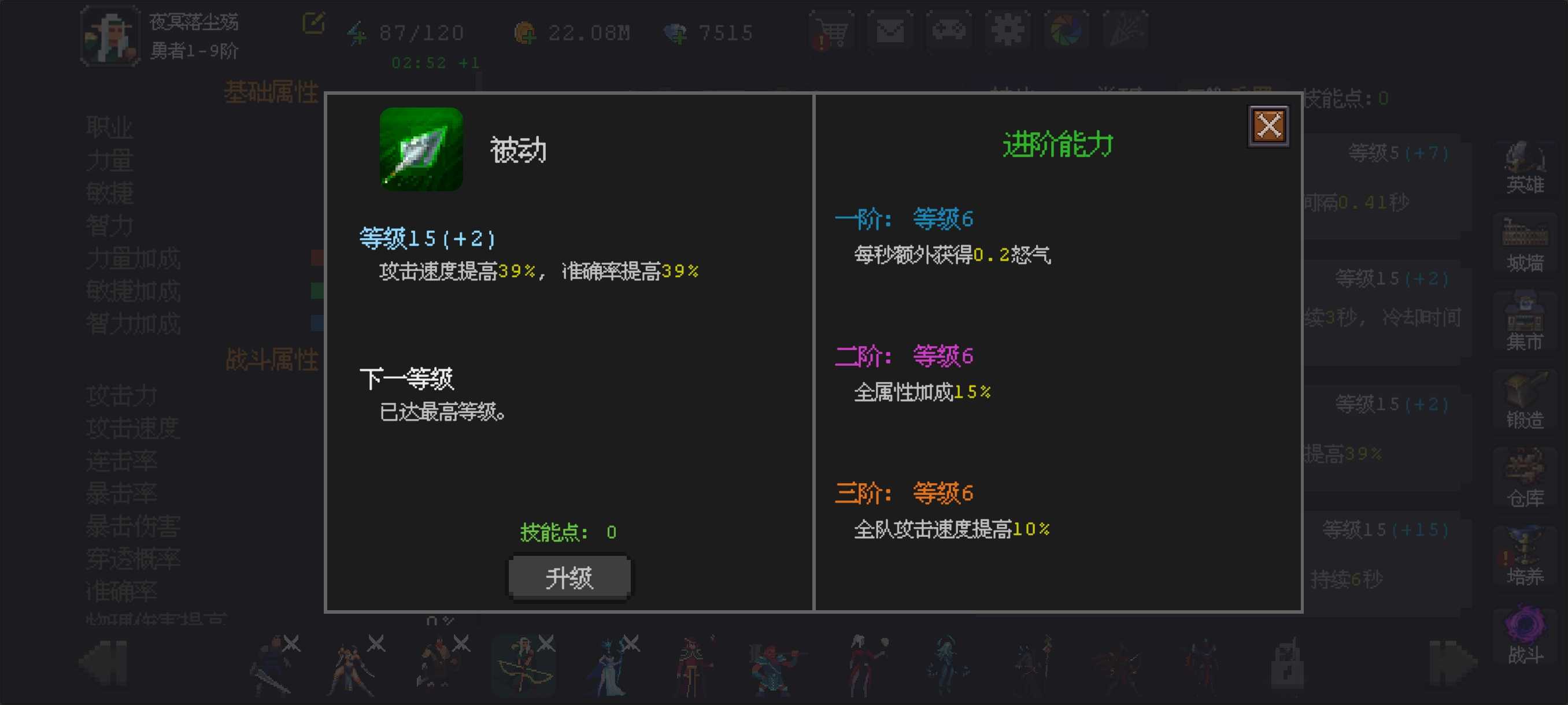Click the 培养 cultivate icon with notification

tap(1526, 554)
